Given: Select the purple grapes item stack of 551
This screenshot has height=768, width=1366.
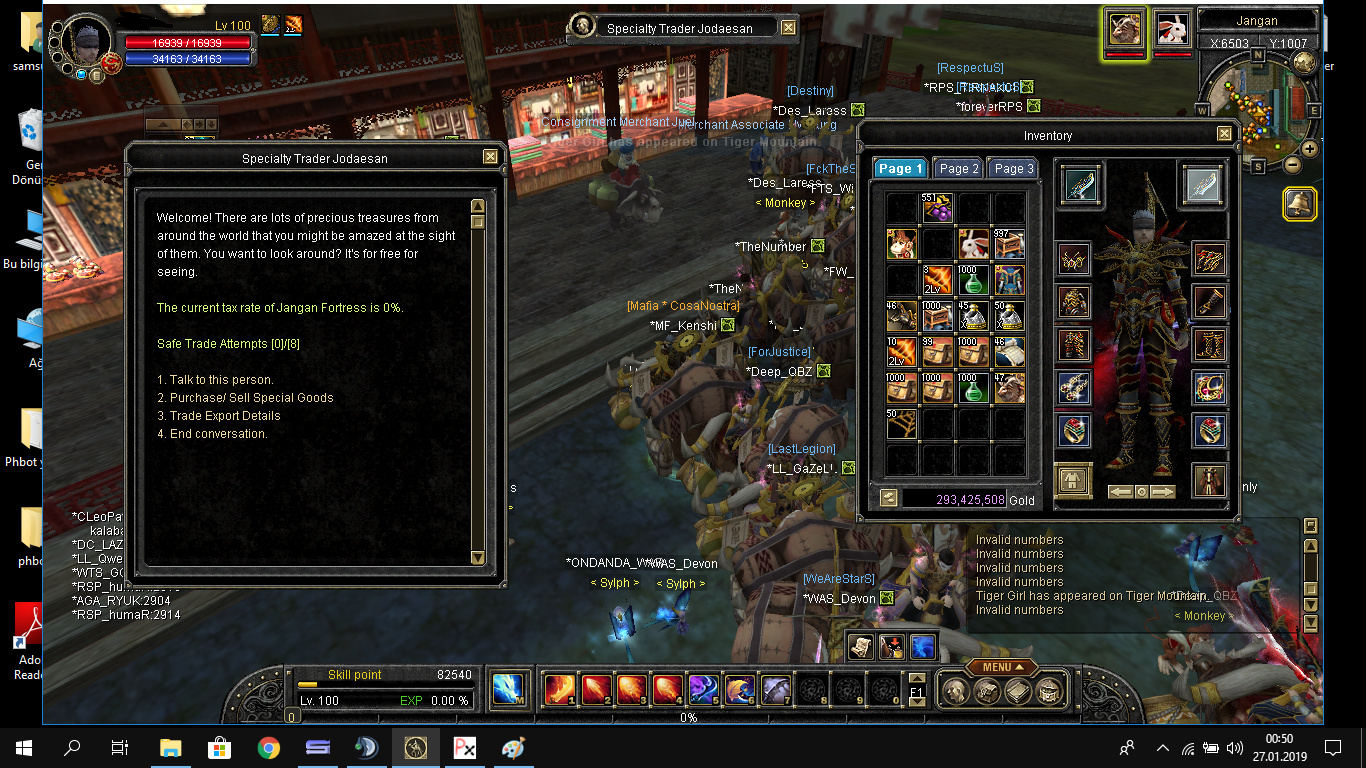Looking at the screenshot, I should pos(938,208).
